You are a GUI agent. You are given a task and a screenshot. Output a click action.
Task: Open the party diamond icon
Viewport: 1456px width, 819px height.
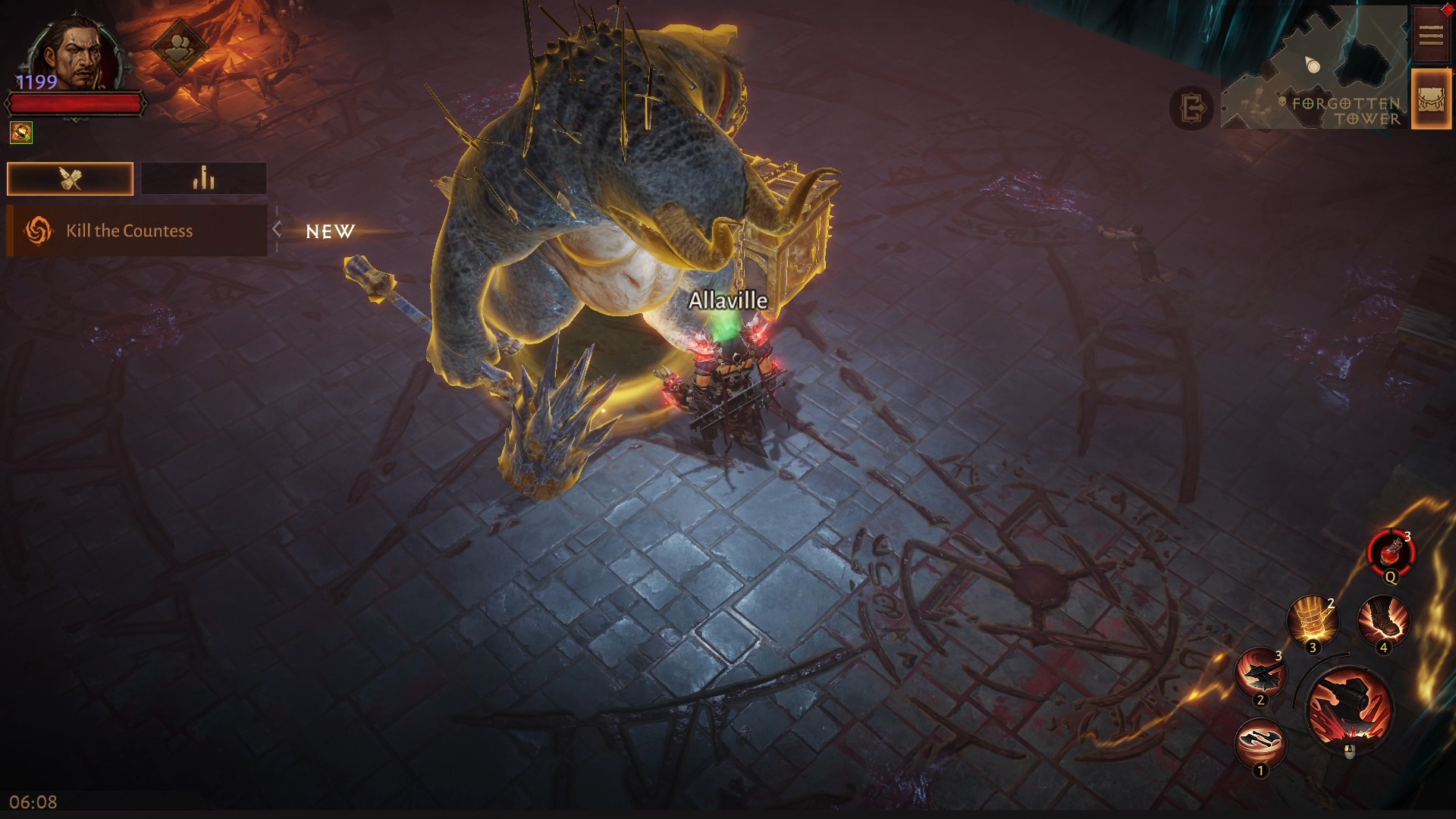179,47
